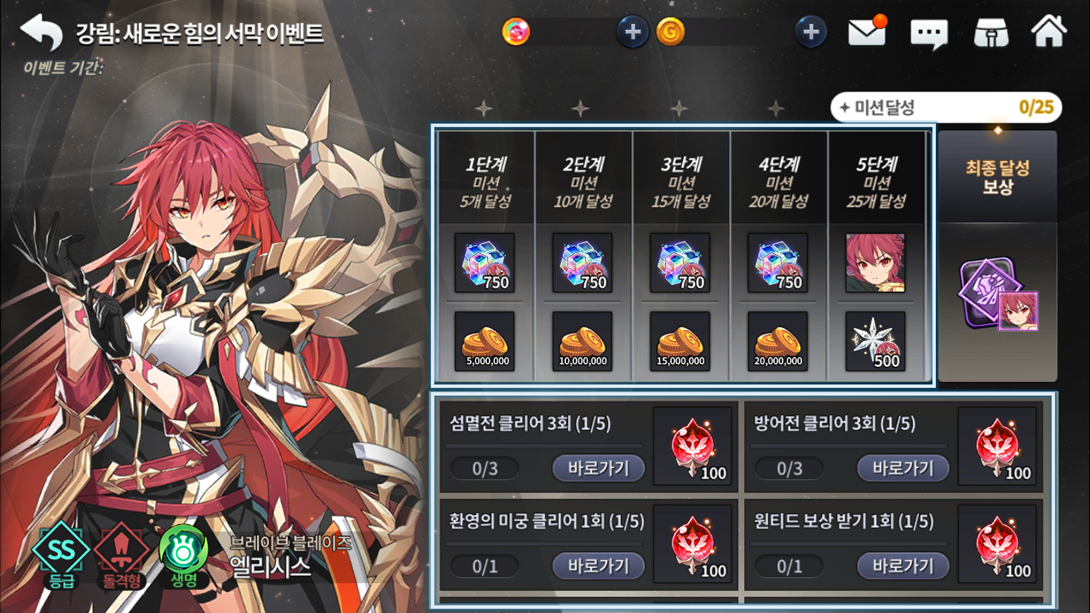Go to 환영의 미궁 클리어 mission shortcut
Viewport: 1090px width, 613px height.
[x=598, y=566]
